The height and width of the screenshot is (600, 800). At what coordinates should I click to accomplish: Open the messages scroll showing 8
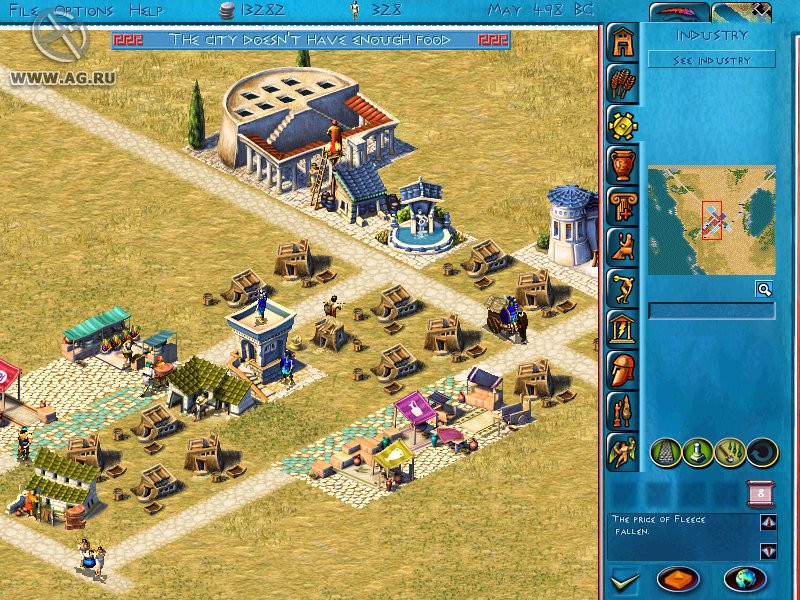click(760, 494)
